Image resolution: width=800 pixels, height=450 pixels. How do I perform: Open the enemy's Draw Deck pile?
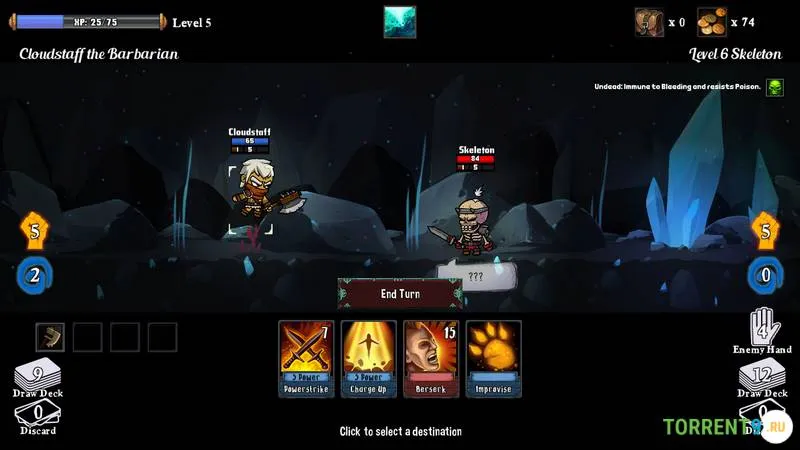click(x=762, y=378)
